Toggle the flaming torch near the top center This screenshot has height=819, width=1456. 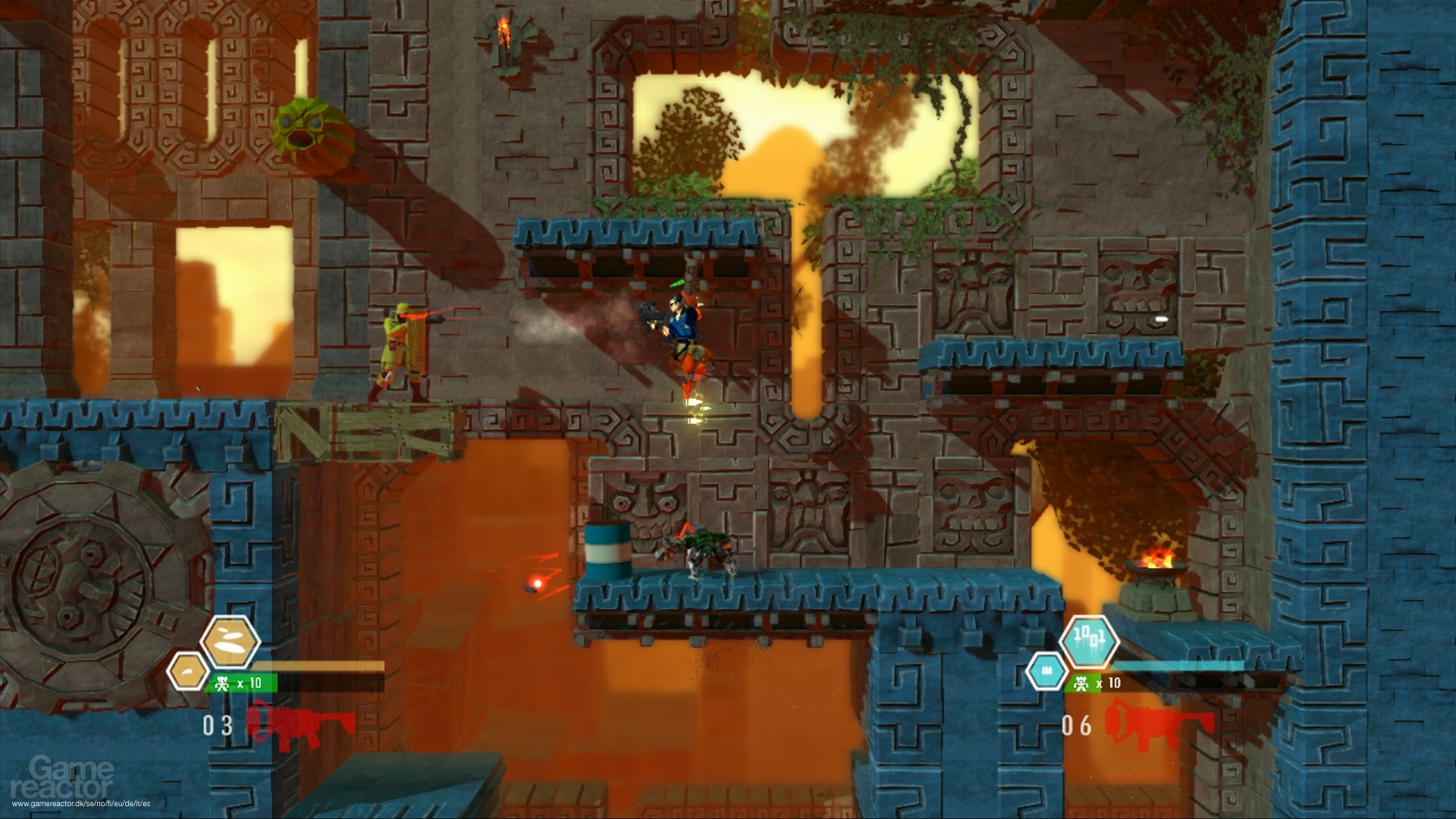pyautogui.click(x=504, y=30)
